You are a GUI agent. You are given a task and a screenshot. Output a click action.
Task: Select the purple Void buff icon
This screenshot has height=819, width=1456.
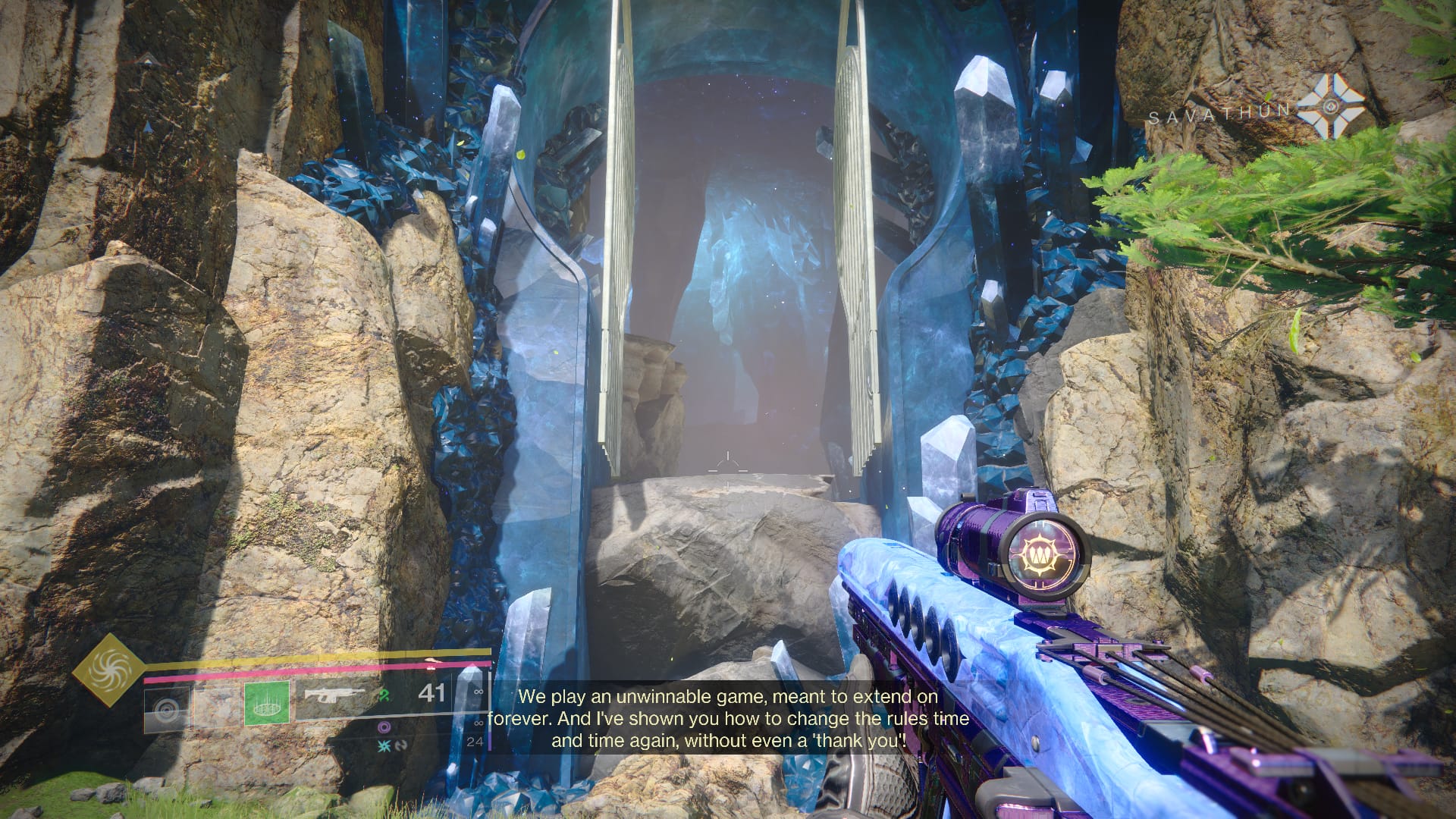[x=384, y=727]
